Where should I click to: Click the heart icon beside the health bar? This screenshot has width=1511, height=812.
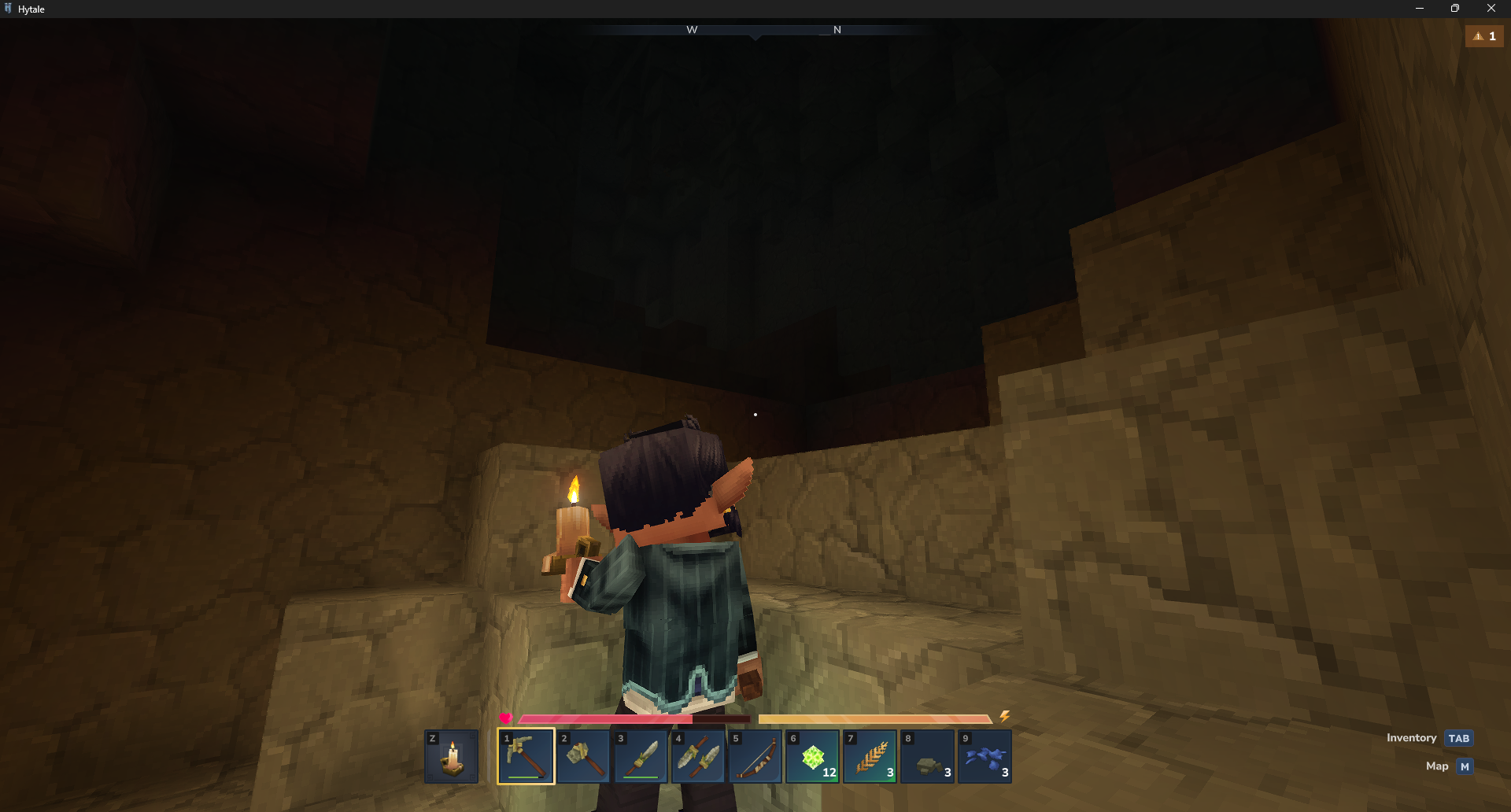[506, 717]
